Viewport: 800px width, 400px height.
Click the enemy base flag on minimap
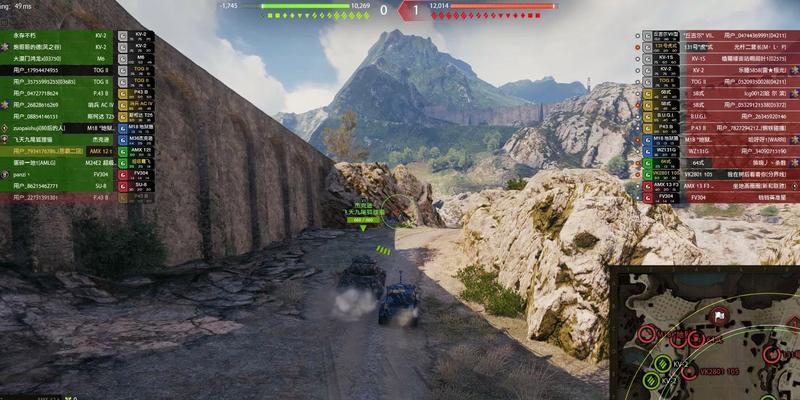tap(718, 316)
